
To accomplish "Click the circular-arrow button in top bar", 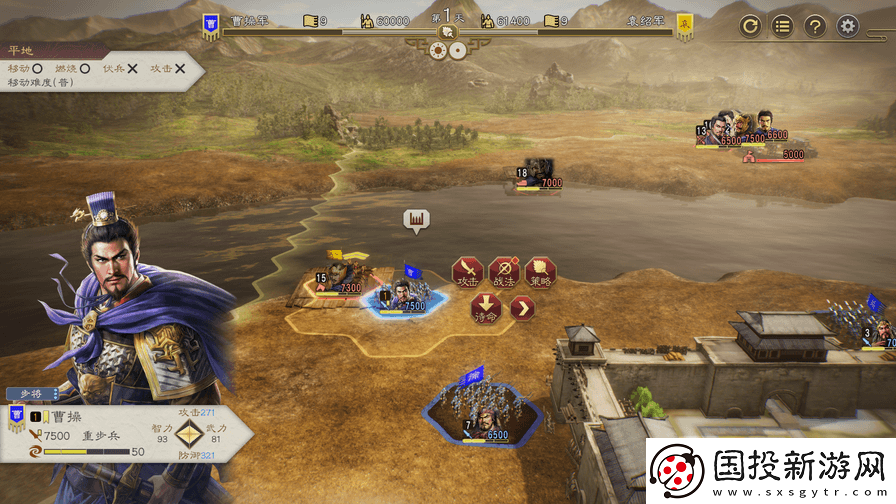I will click(751, 26).
